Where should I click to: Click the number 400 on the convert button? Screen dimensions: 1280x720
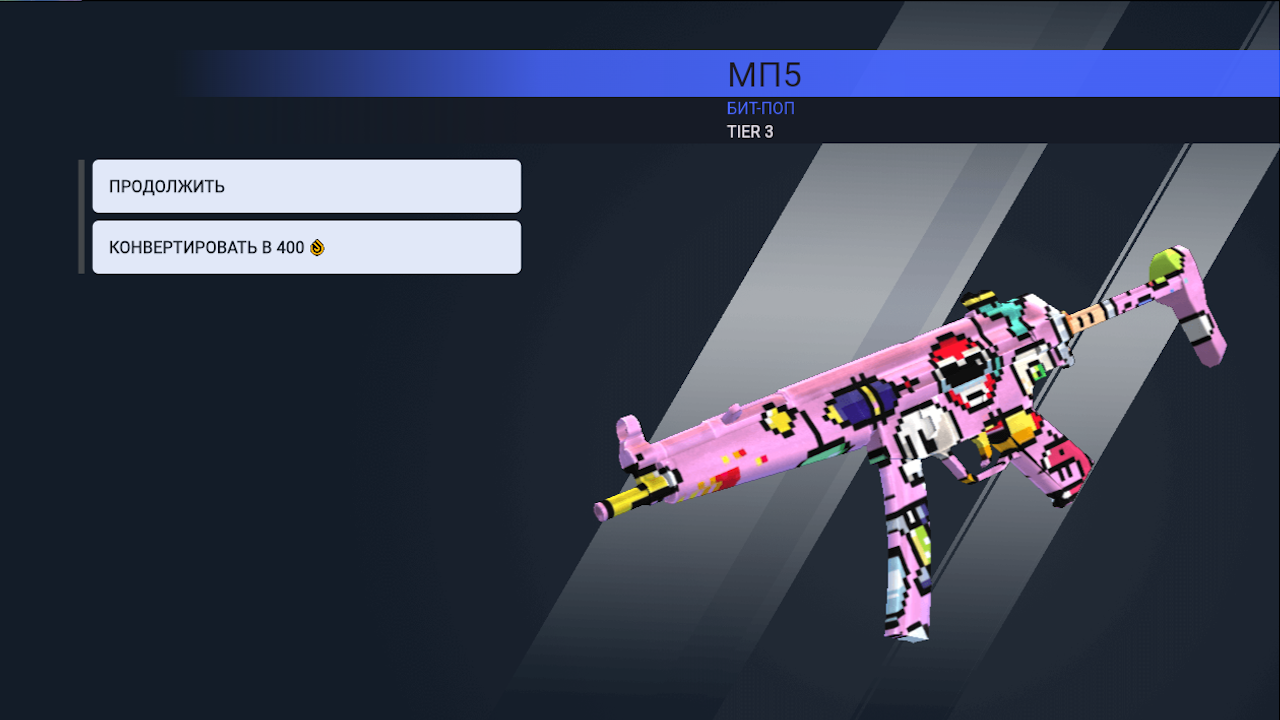tap(290, 247)
